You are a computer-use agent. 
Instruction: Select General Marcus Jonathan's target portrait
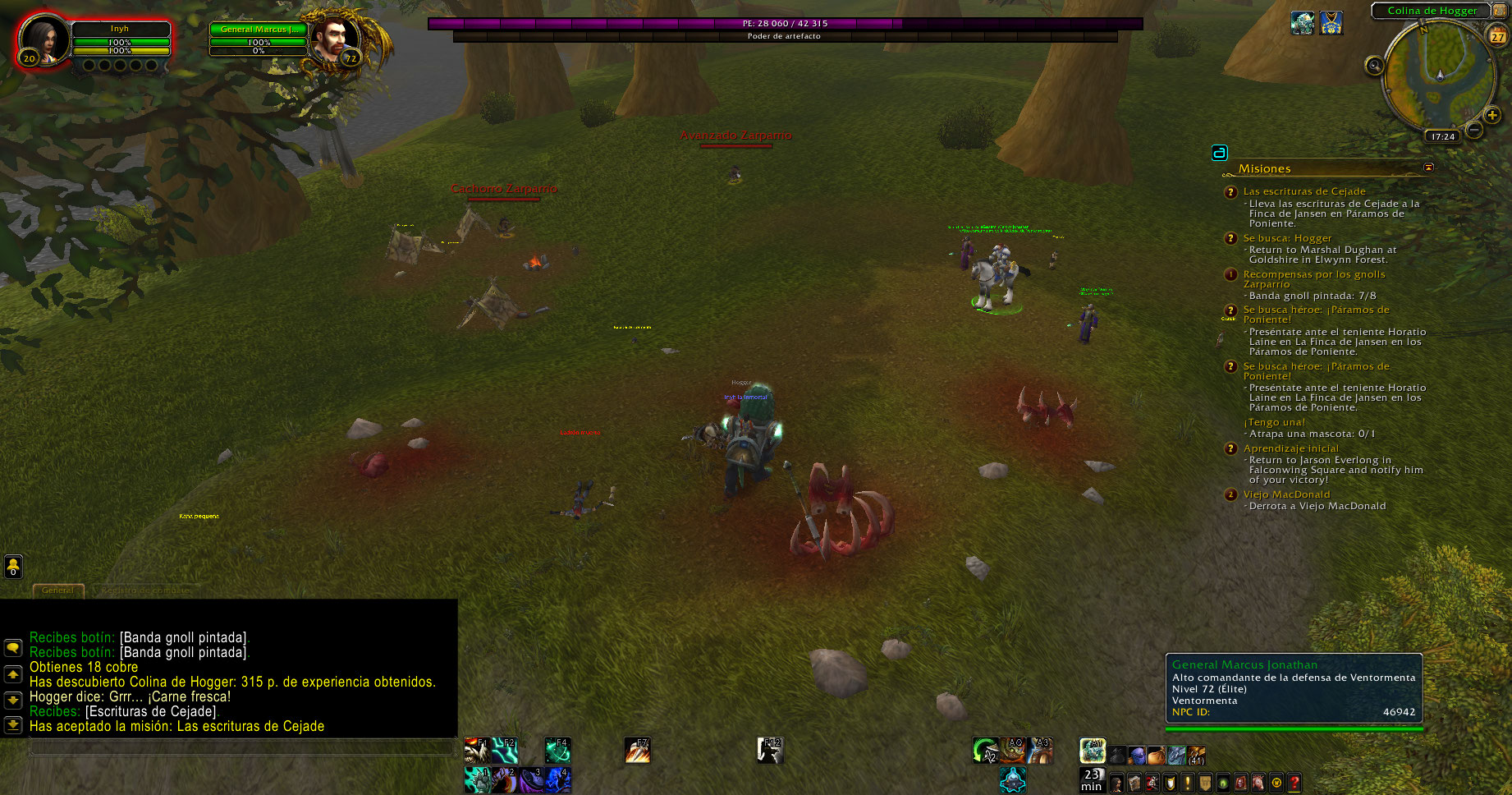(336, 39)
